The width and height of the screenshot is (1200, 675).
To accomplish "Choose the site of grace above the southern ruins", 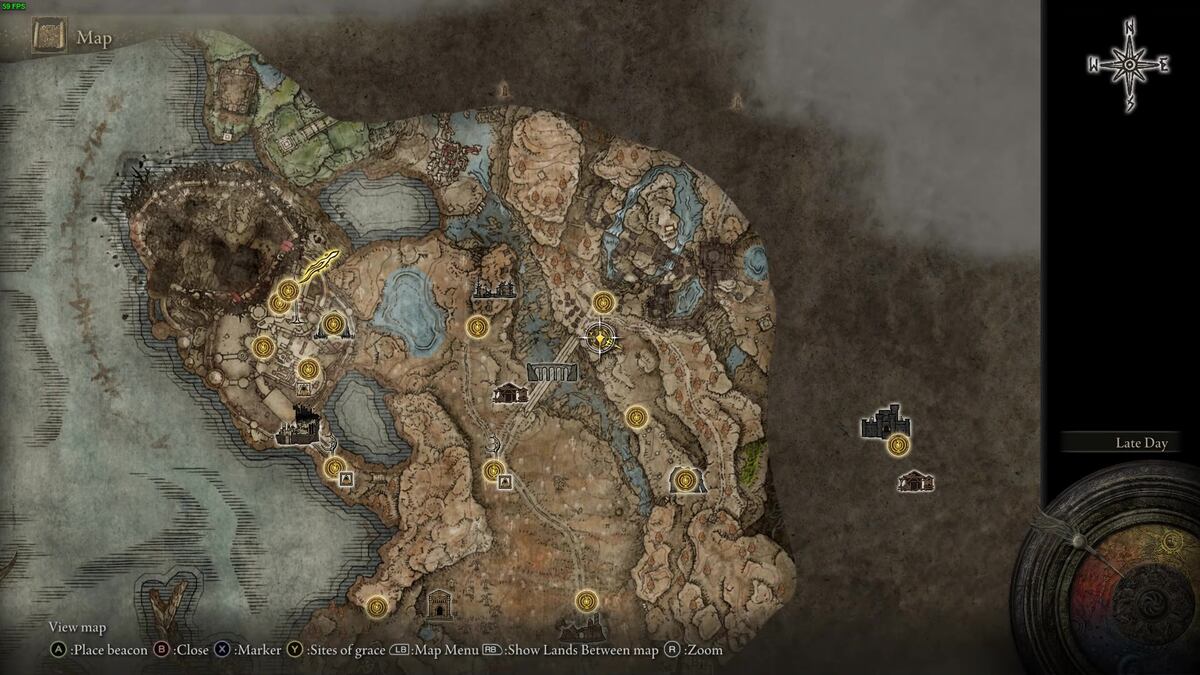I will tap(586, 601).
